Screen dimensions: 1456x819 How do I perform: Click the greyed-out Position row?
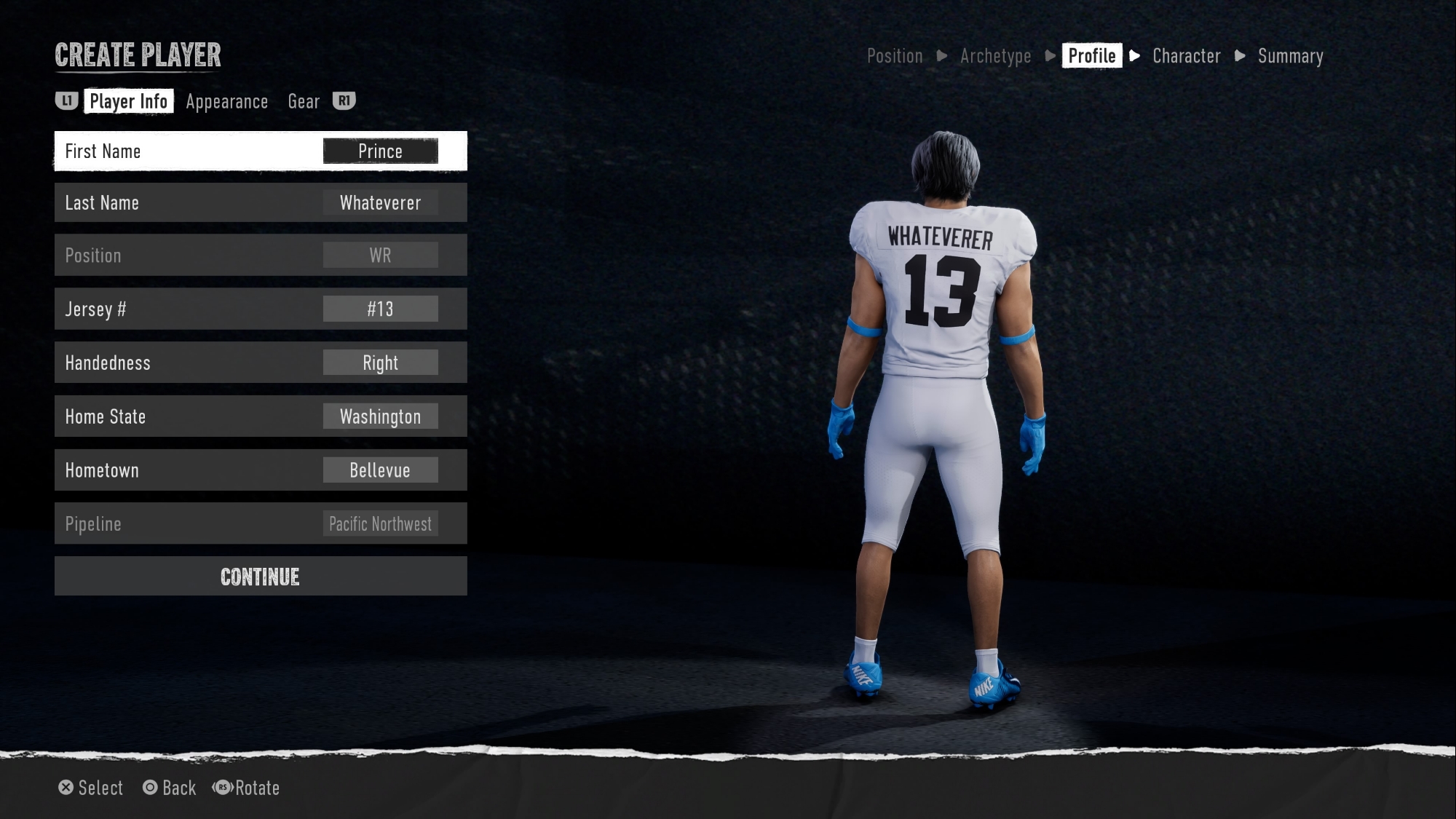pos(260,256)
